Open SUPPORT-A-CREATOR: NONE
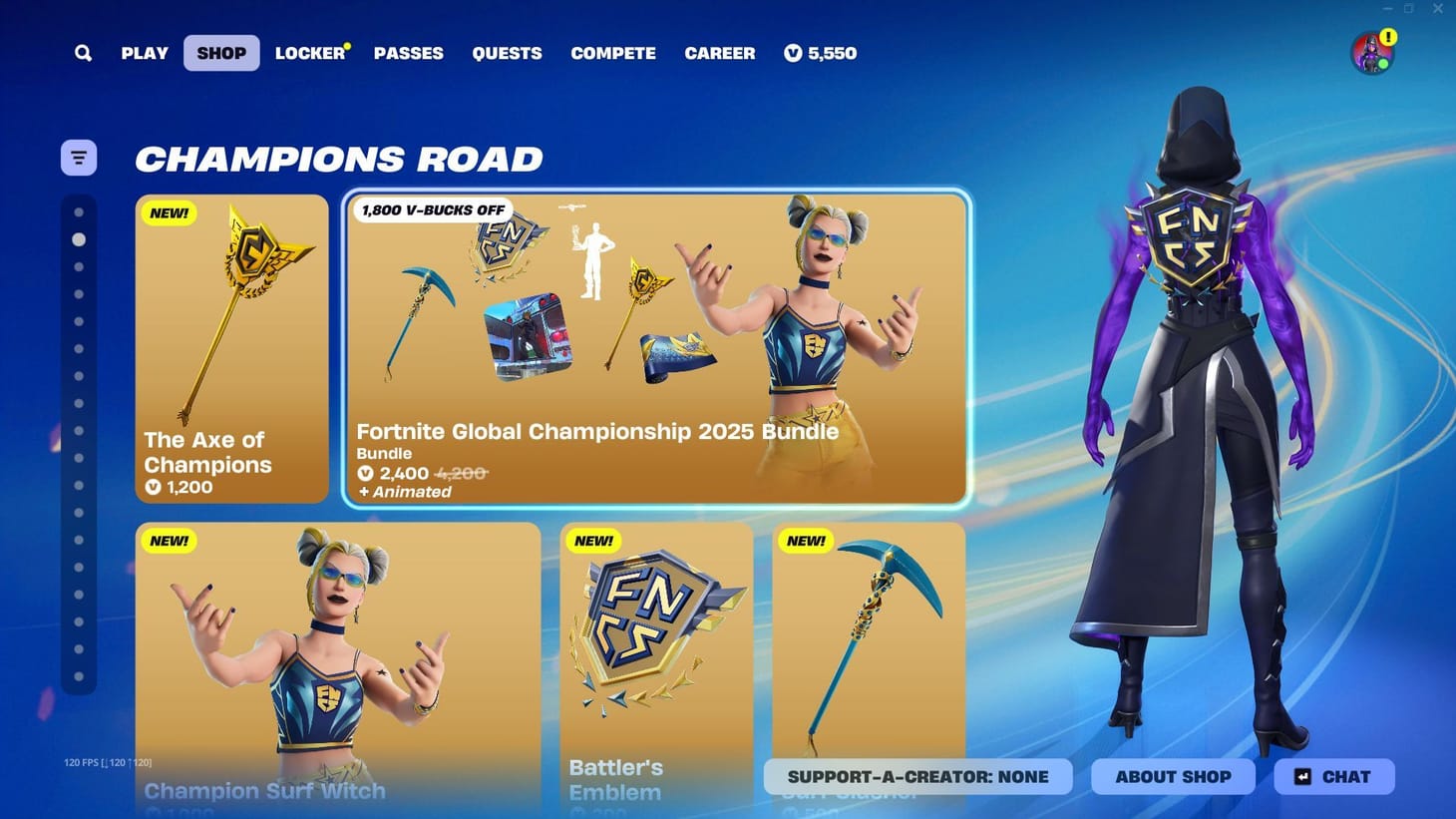Viewport: 1456px width, 819px height. point(916,776)
